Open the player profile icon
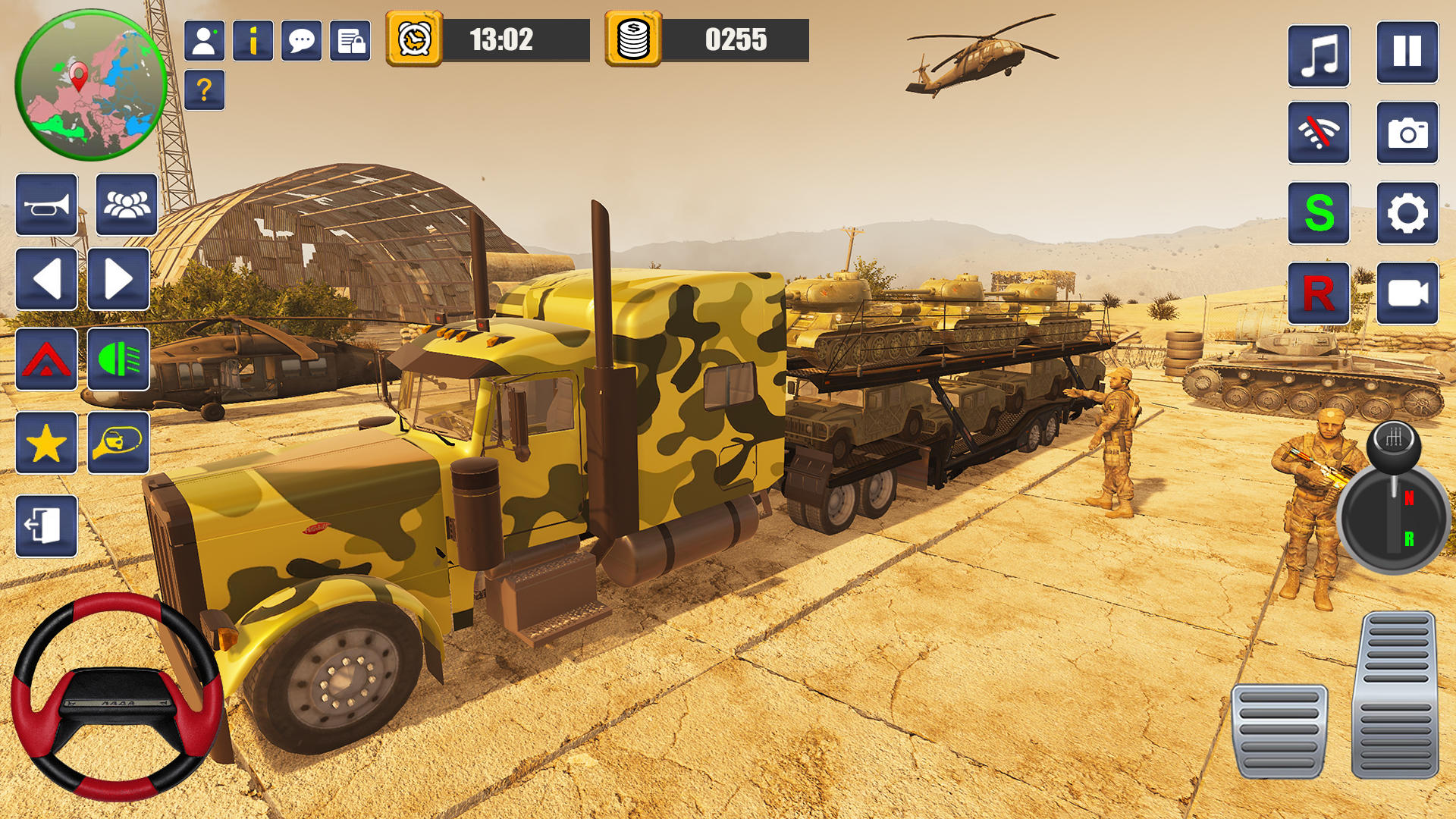The height and width of the screenshot is (819, 1456). [204, 40]
